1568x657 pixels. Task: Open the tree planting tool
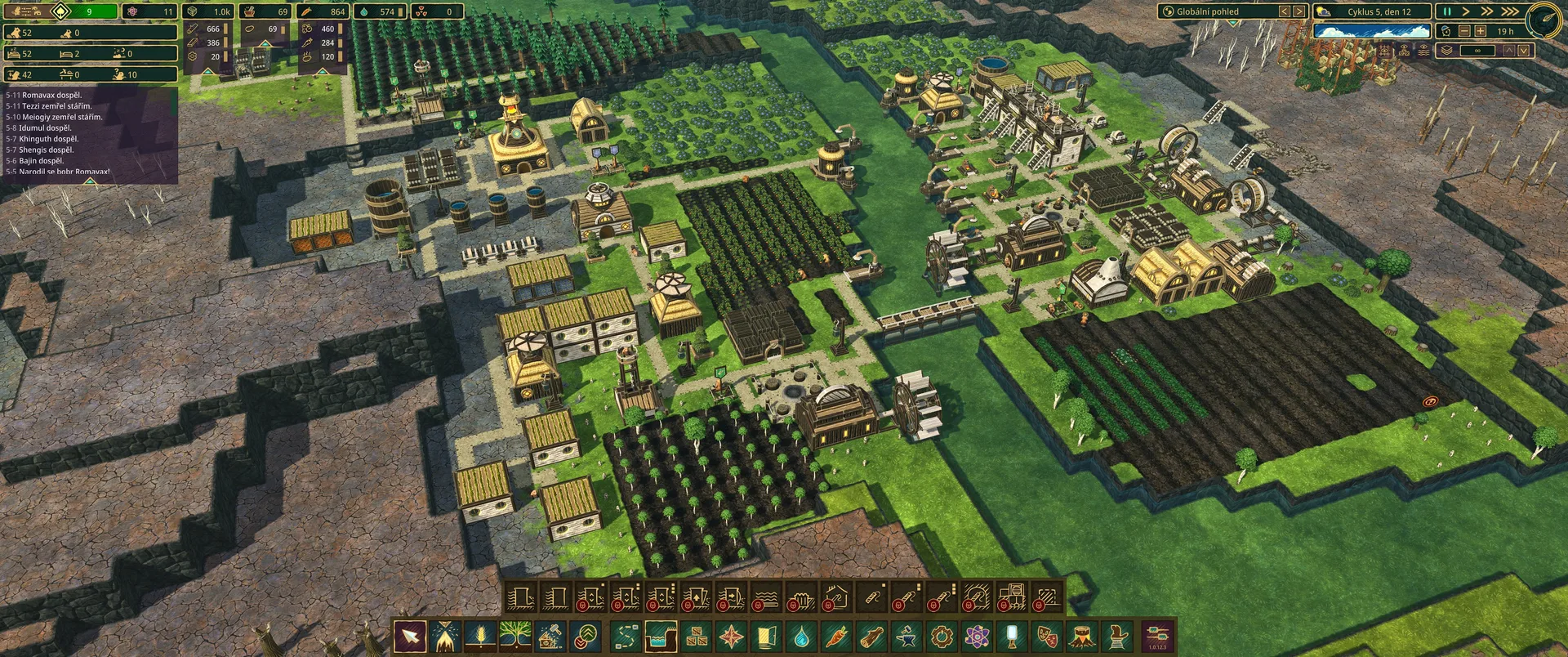click(515, 637)
